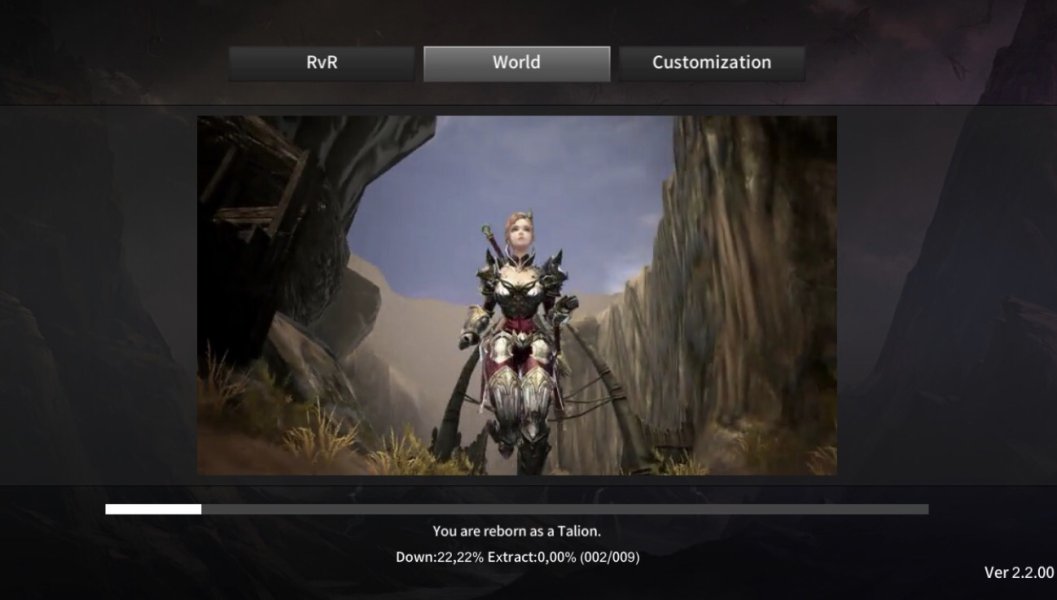This screenshot has height=600, width=1057.
Task: Select the World tab
Action: 516,63
